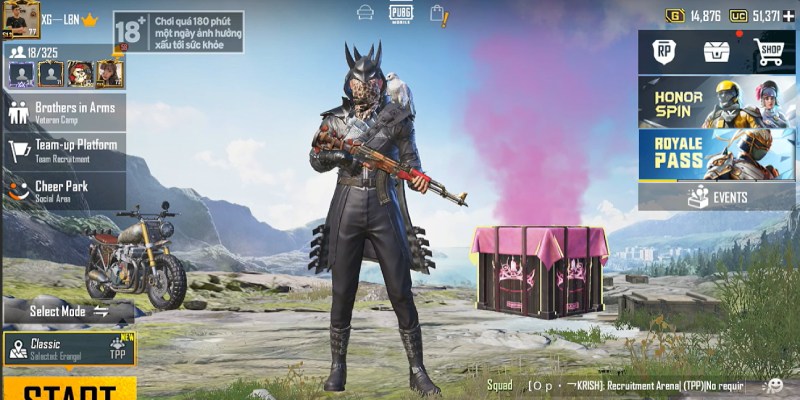The width and height of the screenshot is (800, 400).
Task: Open the Events menu
Action: [717, 197]
